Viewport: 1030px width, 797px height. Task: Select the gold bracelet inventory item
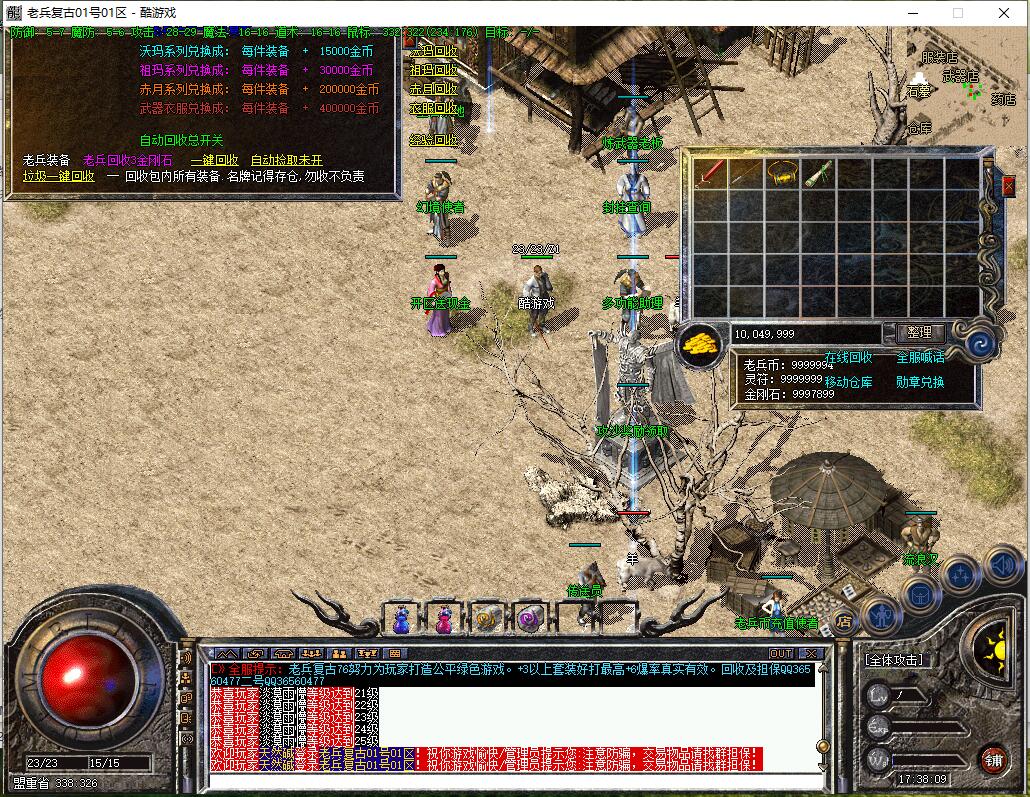[783, 172]
